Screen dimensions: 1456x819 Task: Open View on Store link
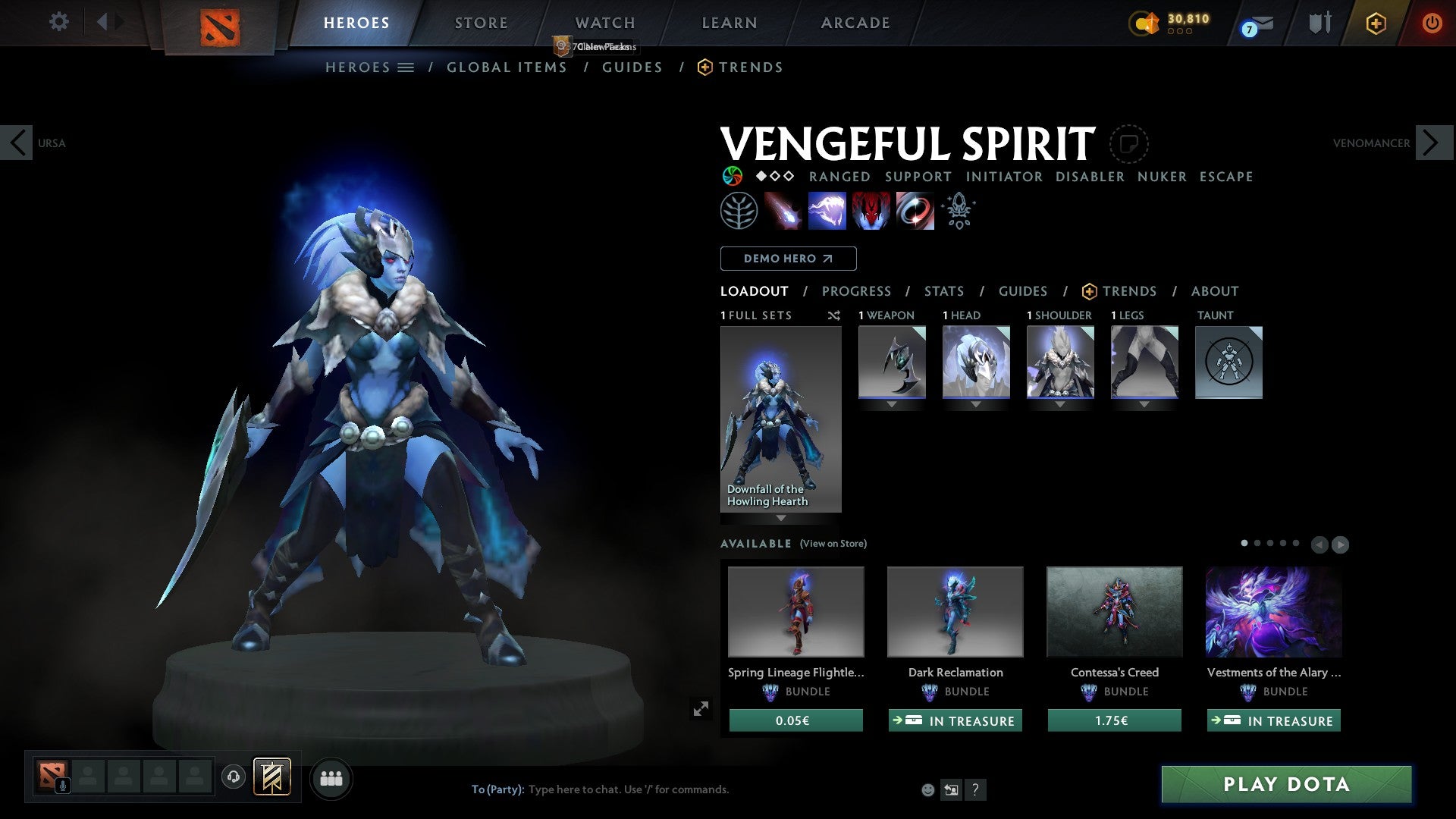tap(833, 544)
